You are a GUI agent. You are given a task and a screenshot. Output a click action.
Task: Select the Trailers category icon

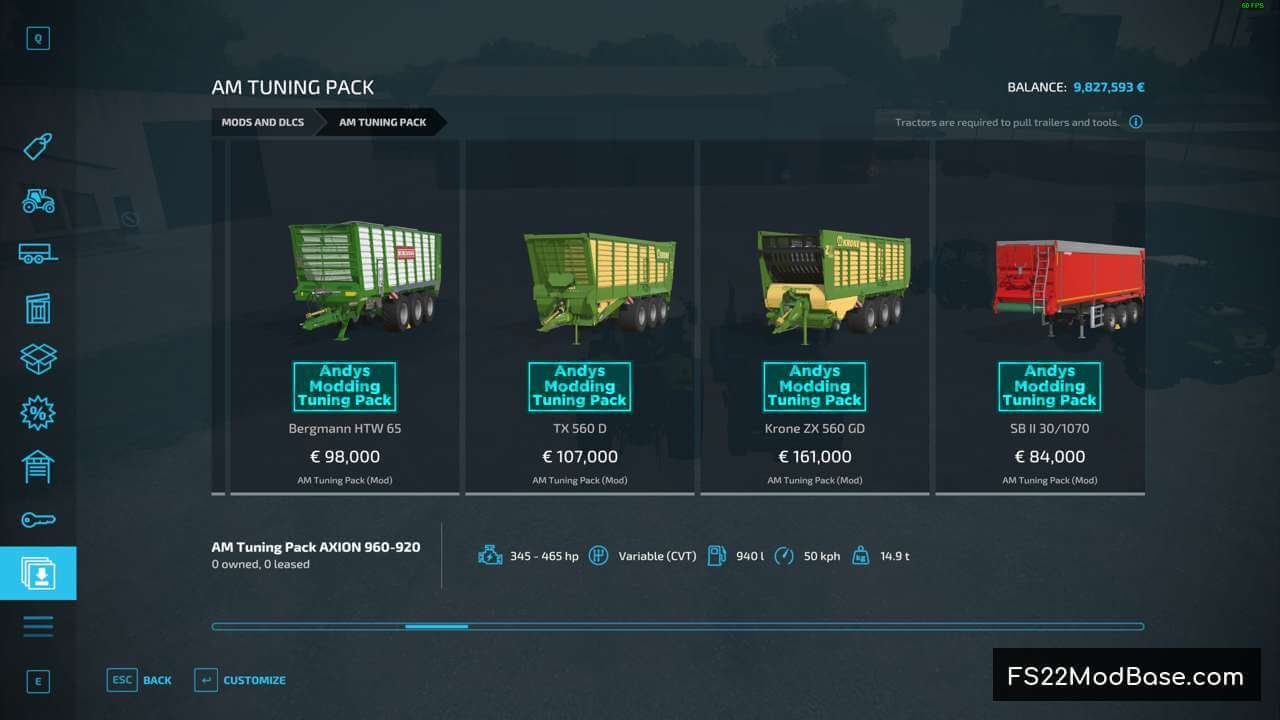pyautogui.click(x=38, y=253)
